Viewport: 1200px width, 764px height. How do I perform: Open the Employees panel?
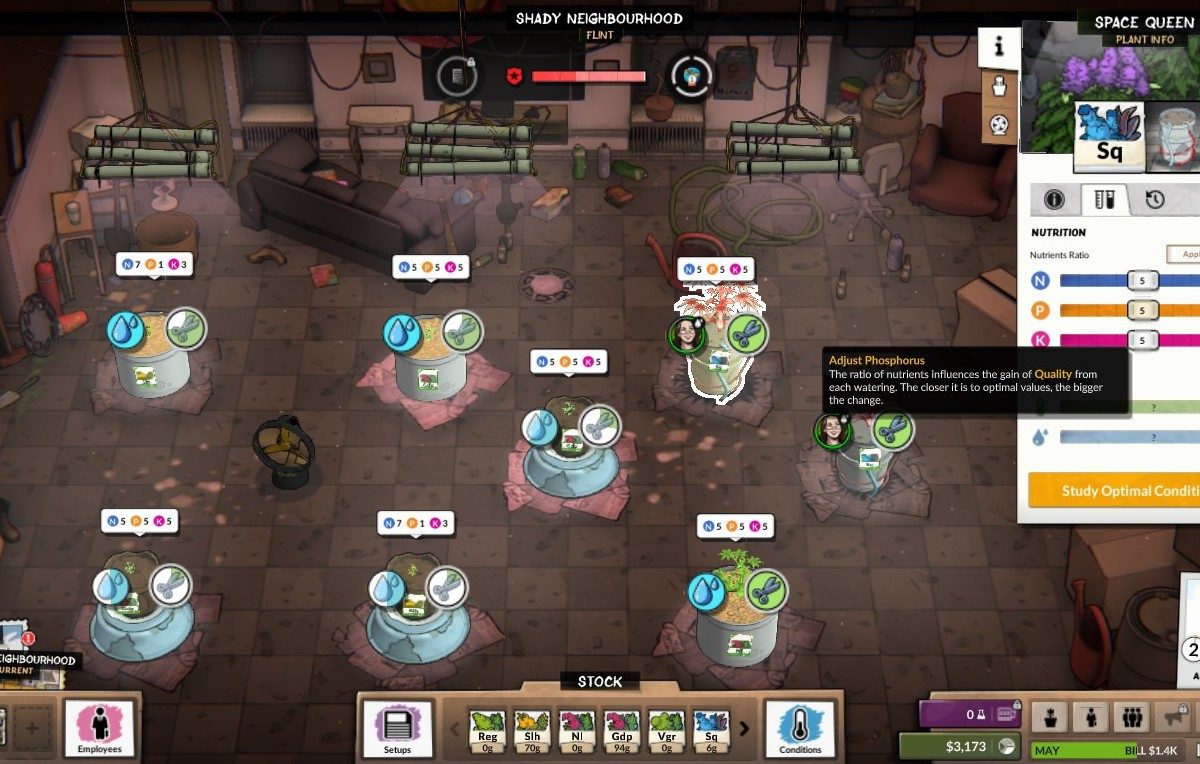click(x=100, y=727)
